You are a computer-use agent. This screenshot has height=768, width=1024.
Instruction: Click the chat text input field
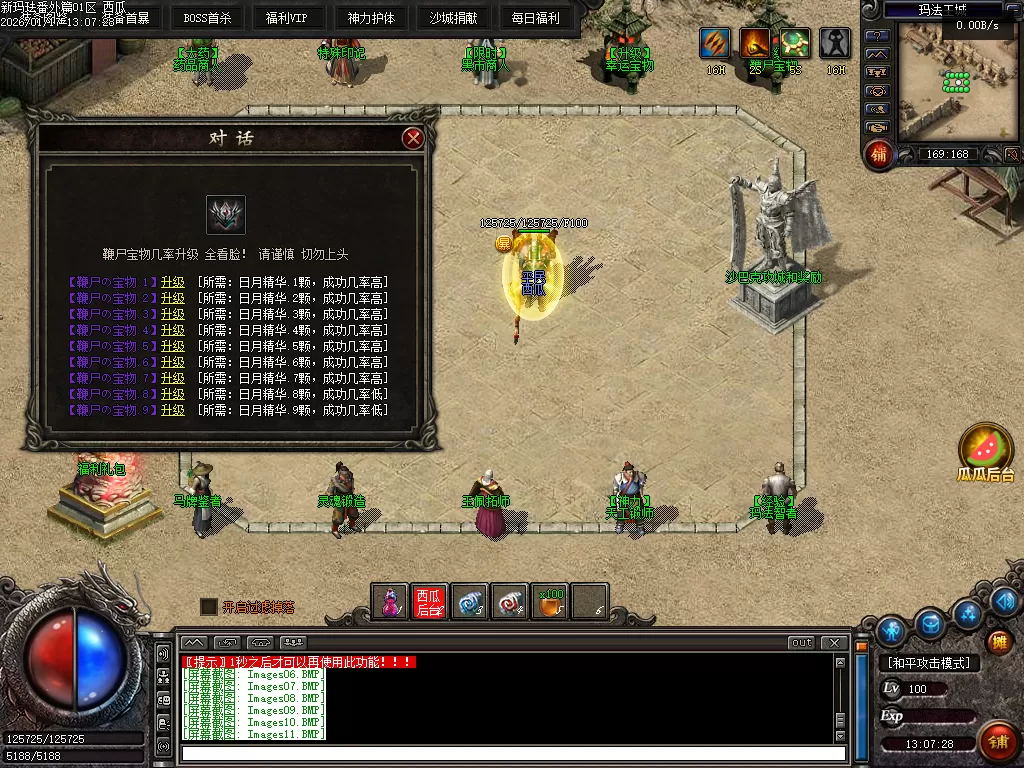510,753
